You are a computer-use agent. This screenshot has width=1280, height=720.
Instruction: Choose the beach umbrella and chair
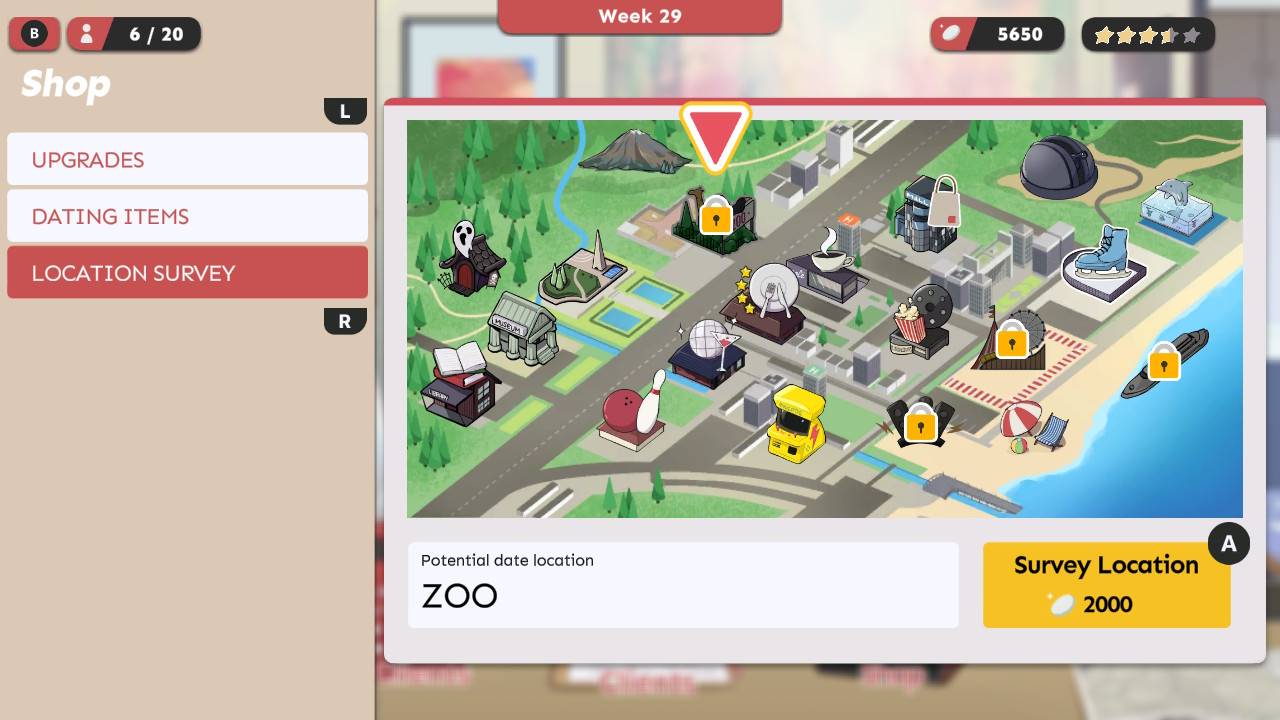click(1034, 427)
